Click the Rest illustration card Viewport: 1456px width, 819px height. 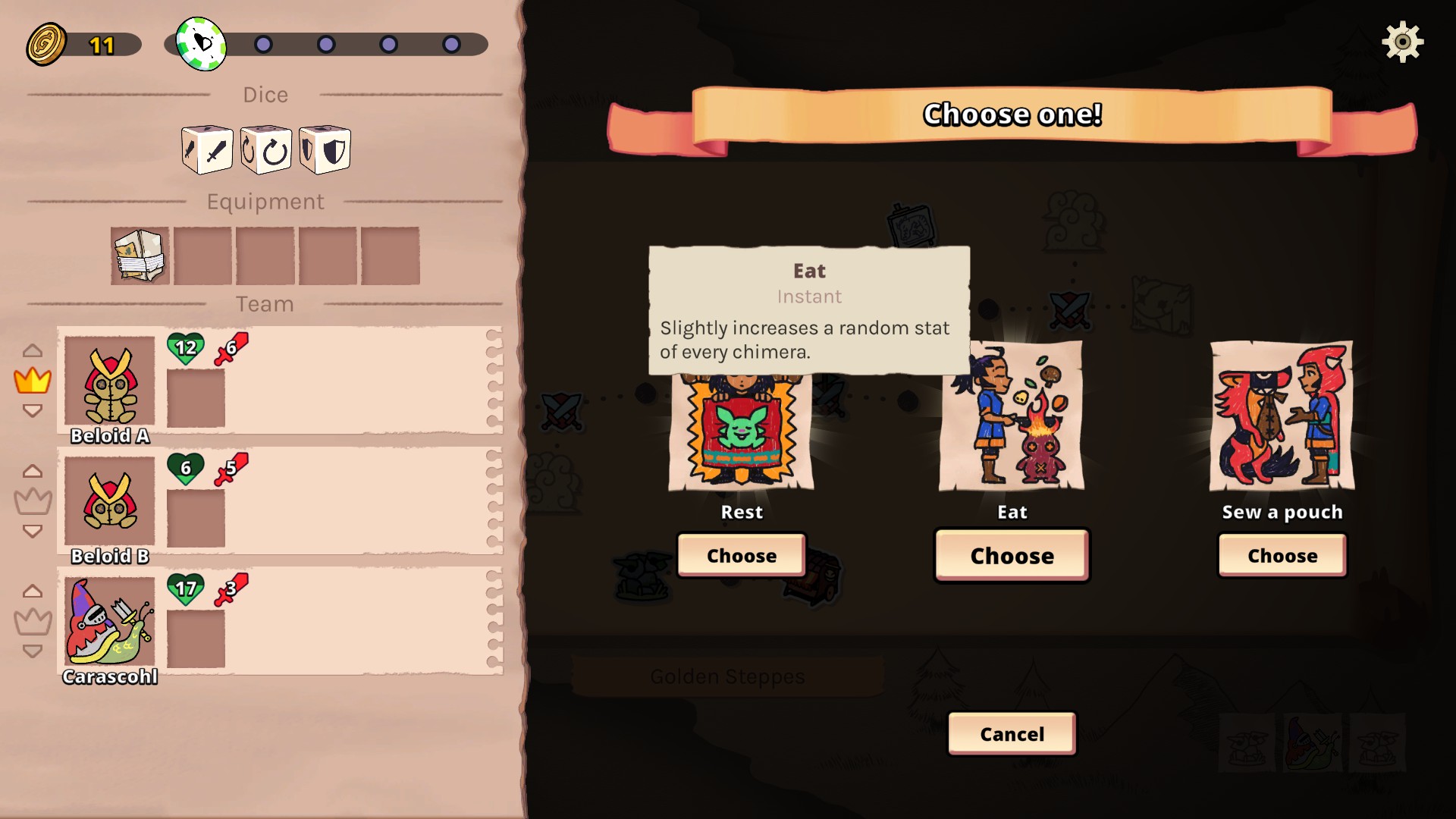pos(741,432)
